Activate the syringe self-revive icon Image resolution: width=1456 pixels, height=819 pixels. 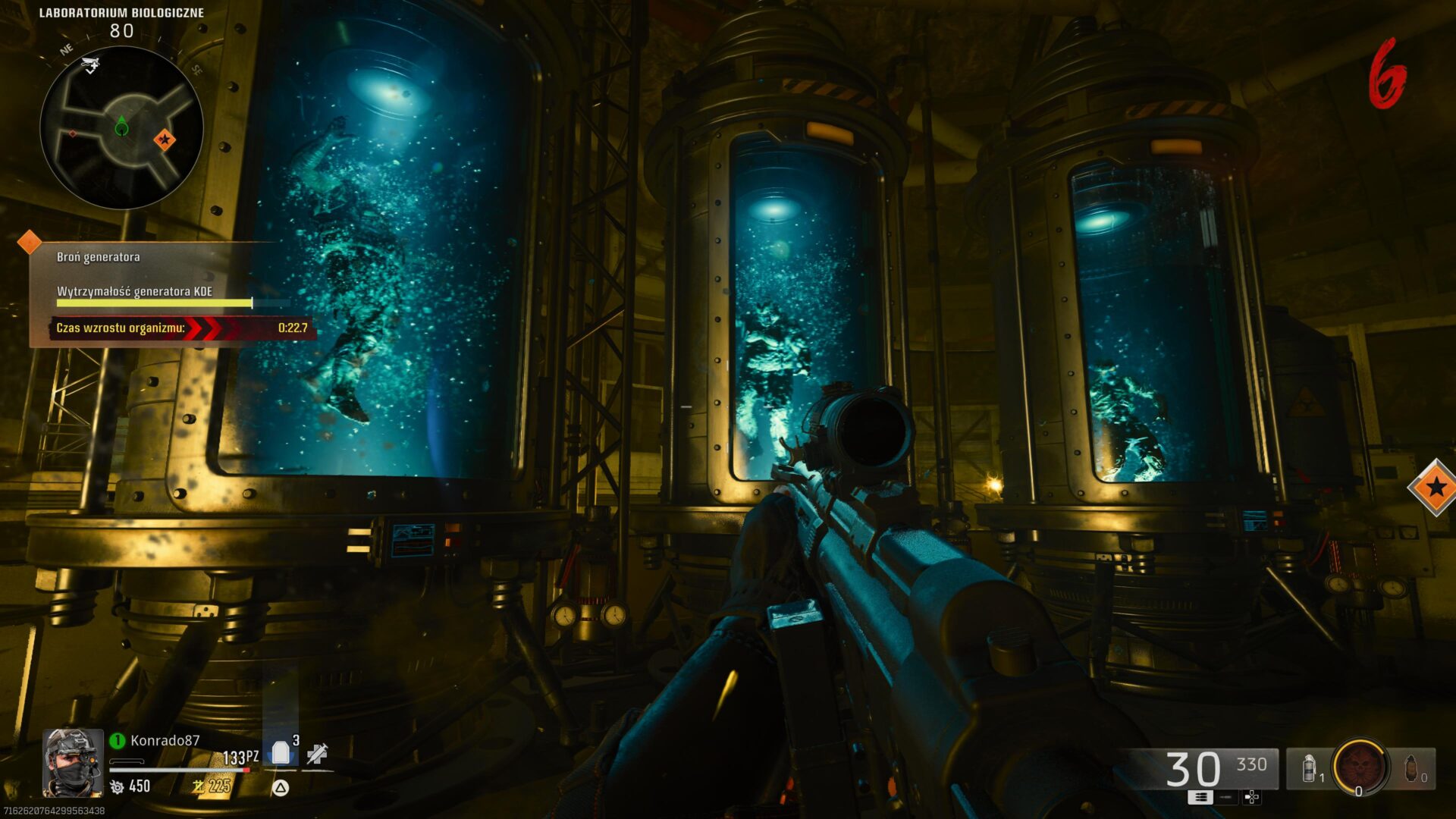point(317,753)
